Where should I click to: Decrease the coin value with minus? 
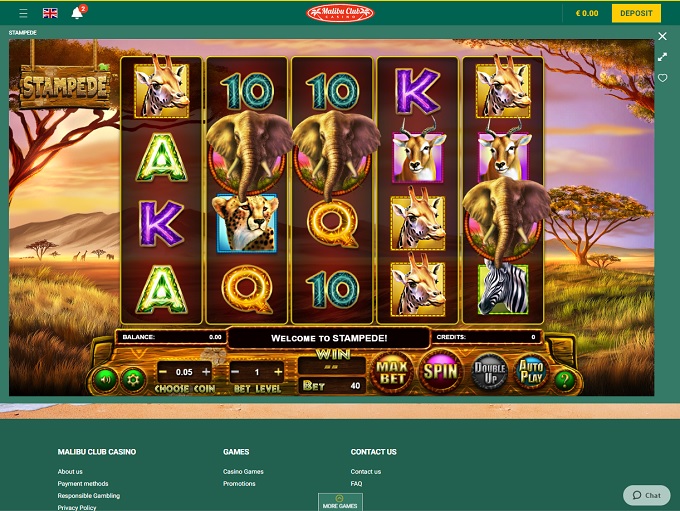tap(163, 372)
